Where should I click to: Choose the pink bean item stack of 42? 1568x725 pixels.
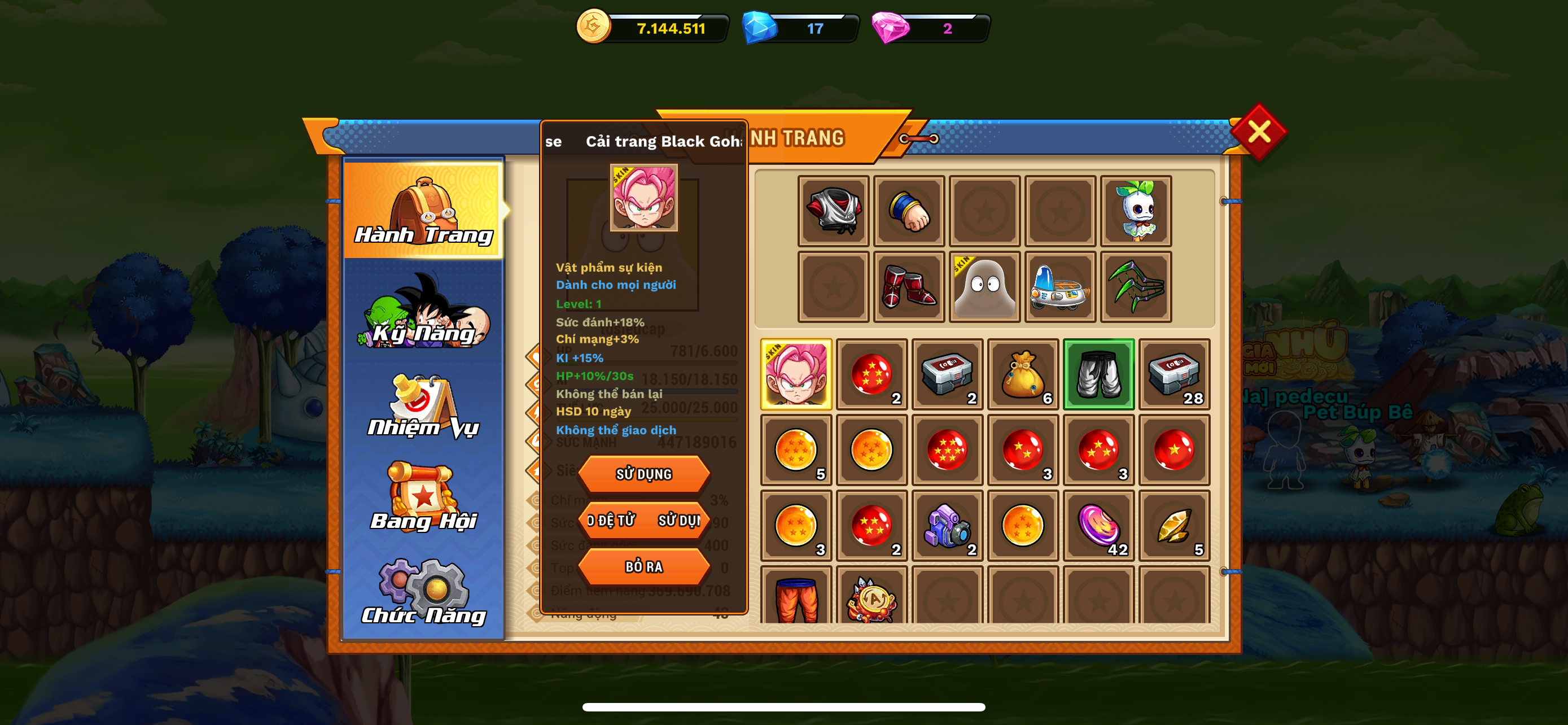click(1098, 525)
